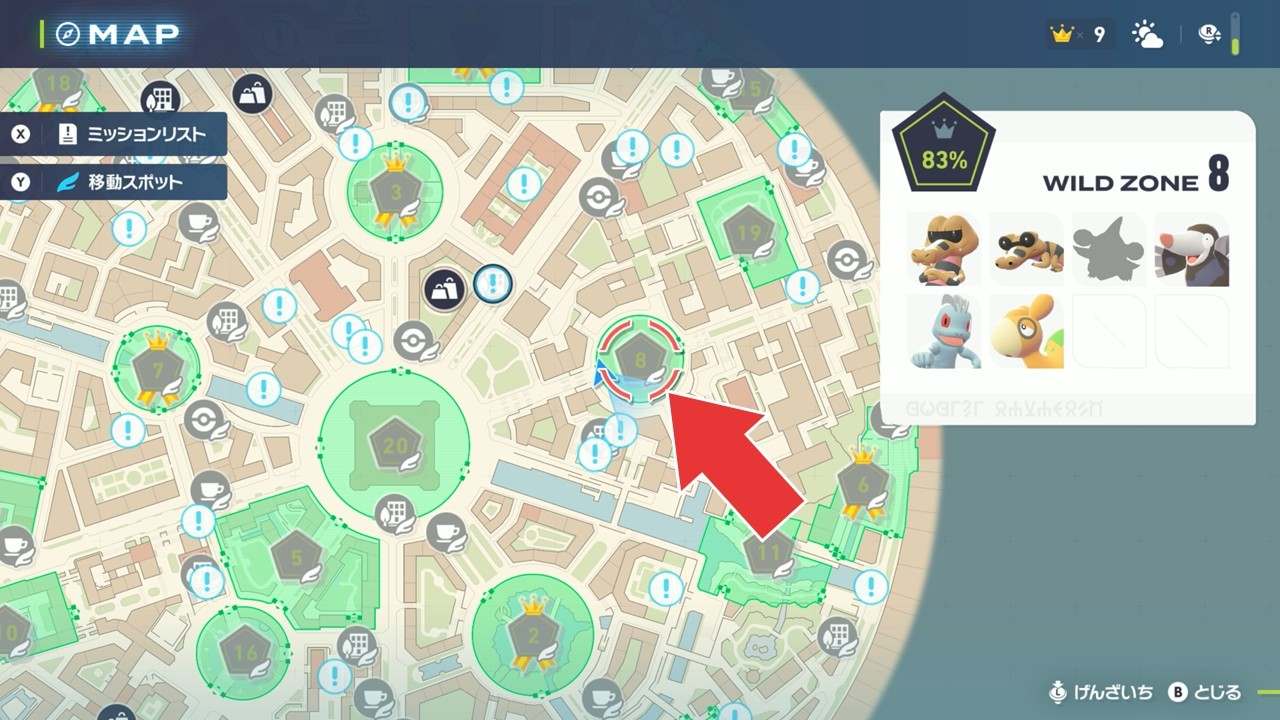Open the Numel thumbnail

1027,331
